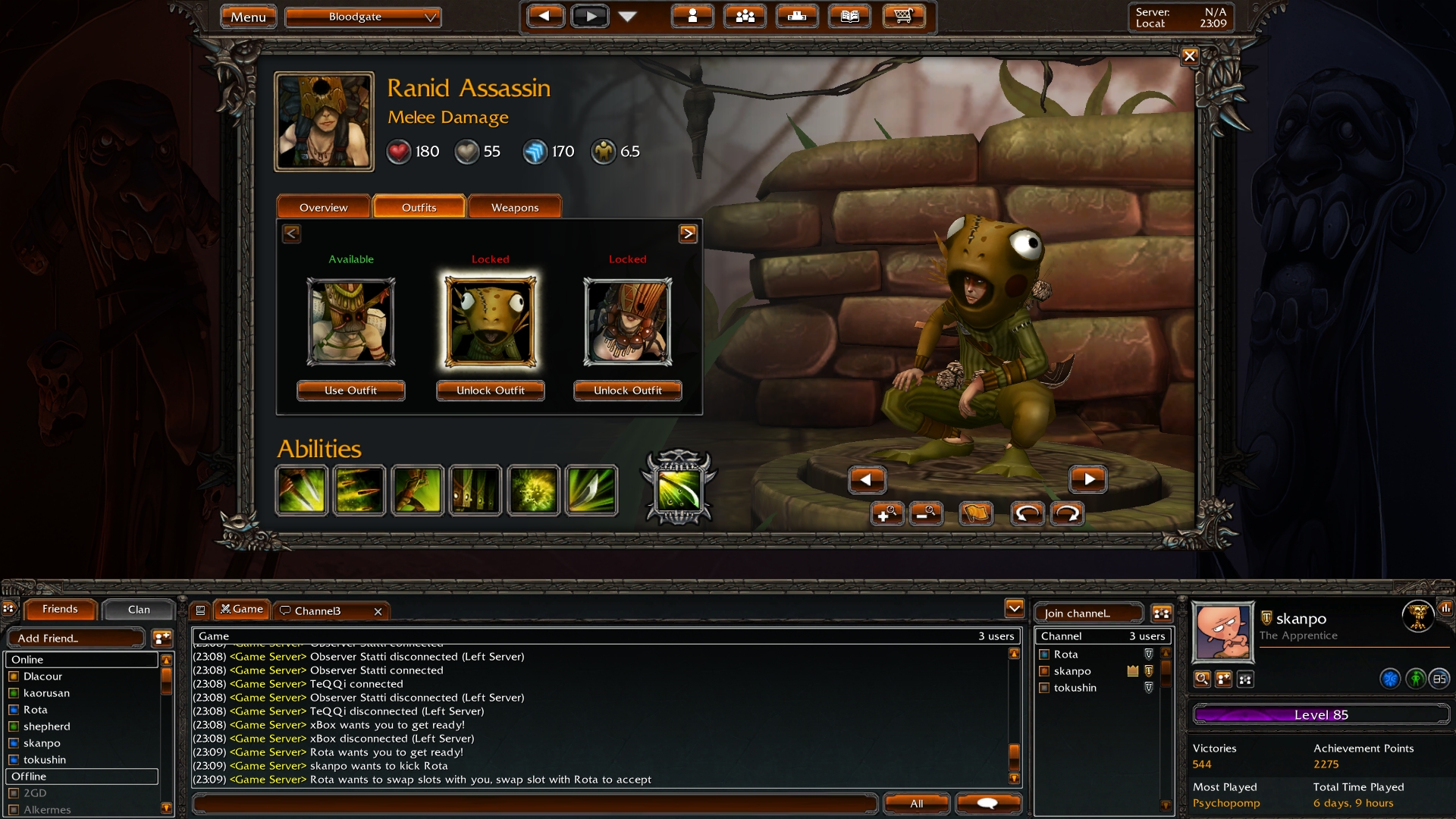Switch to the Clan tab
This screenshot has height=819, width=1456.
139,610
